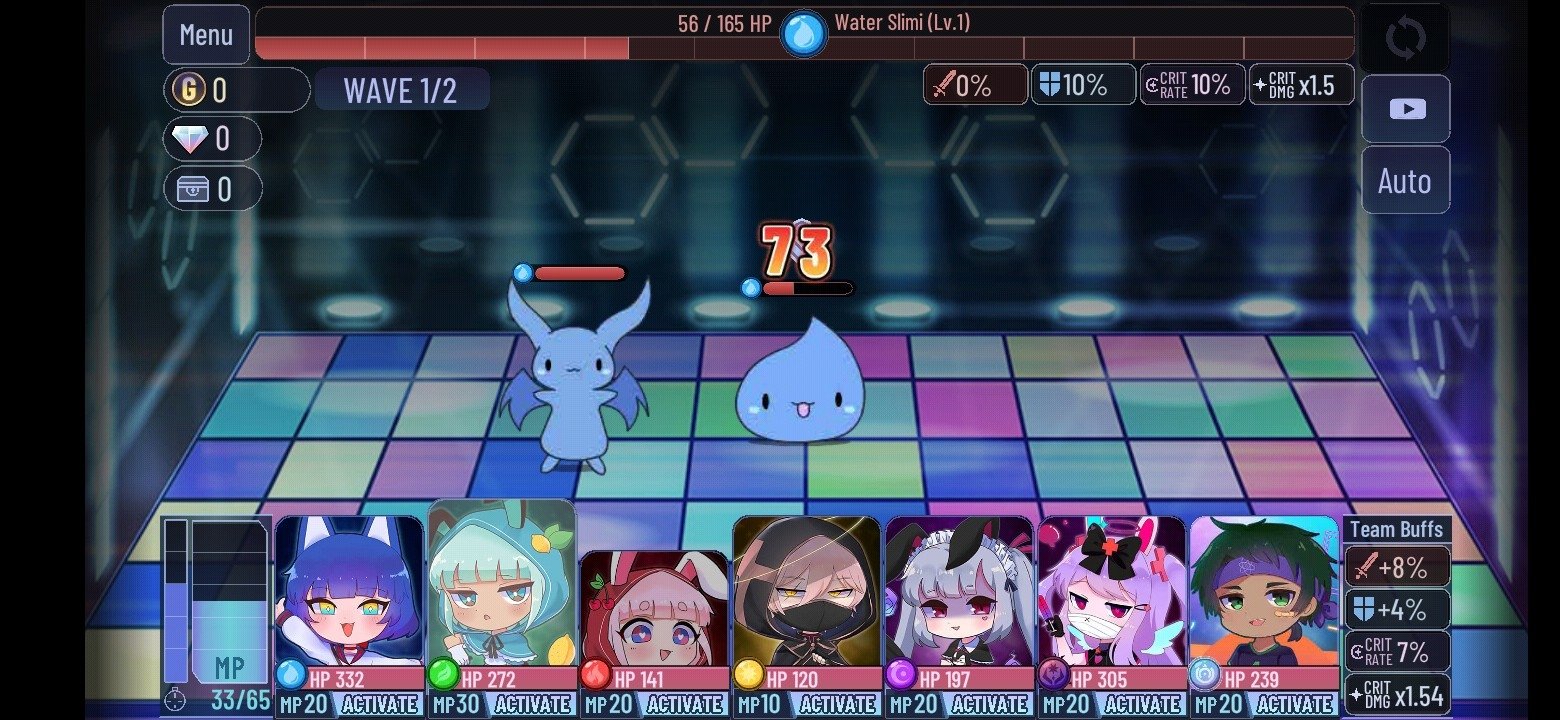
Task: Click the video playback icon below restart
Action: point(1405,108)
